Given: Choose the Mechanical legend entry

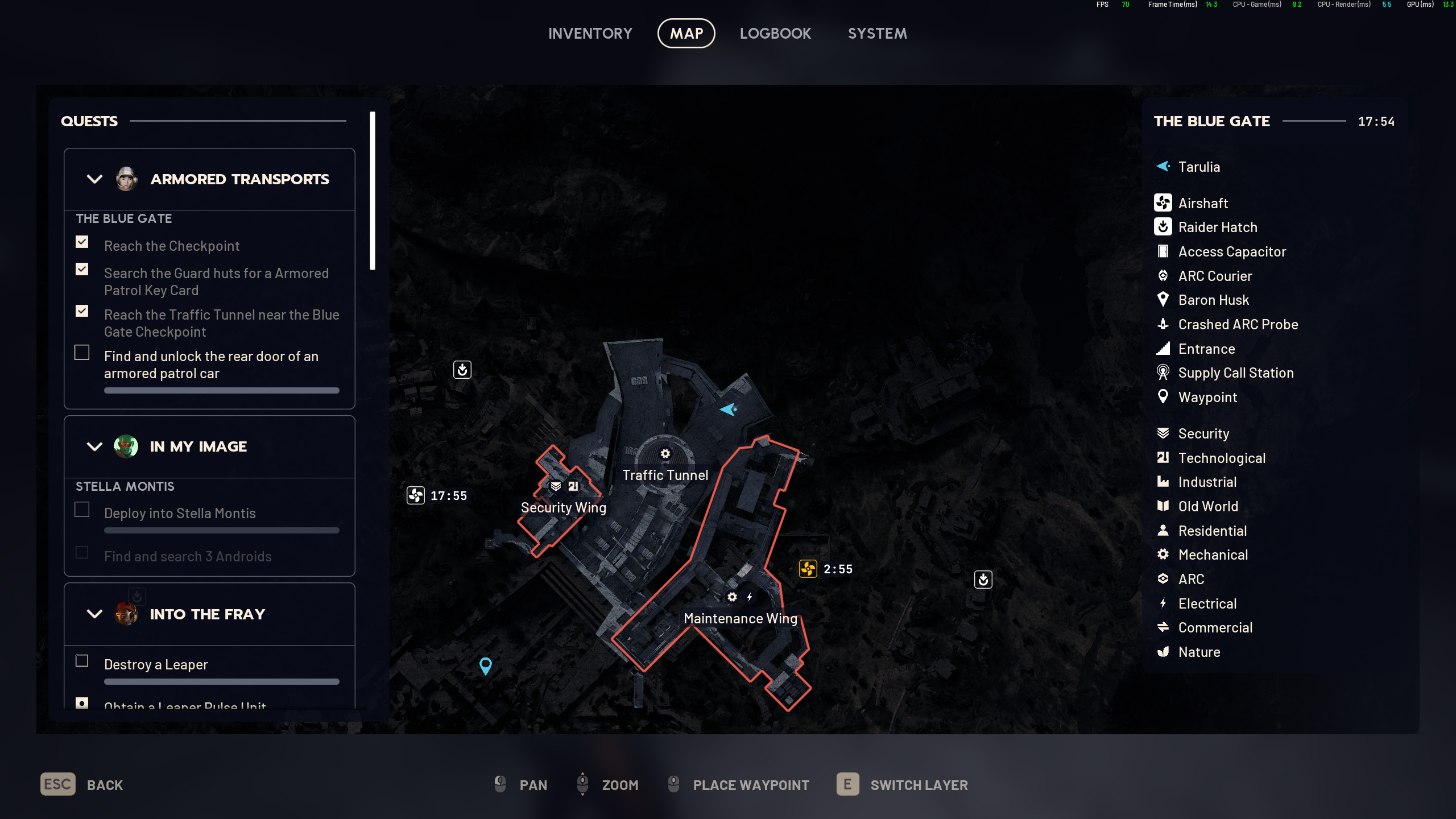Looking at the screenshot, I should [1213, 555].
